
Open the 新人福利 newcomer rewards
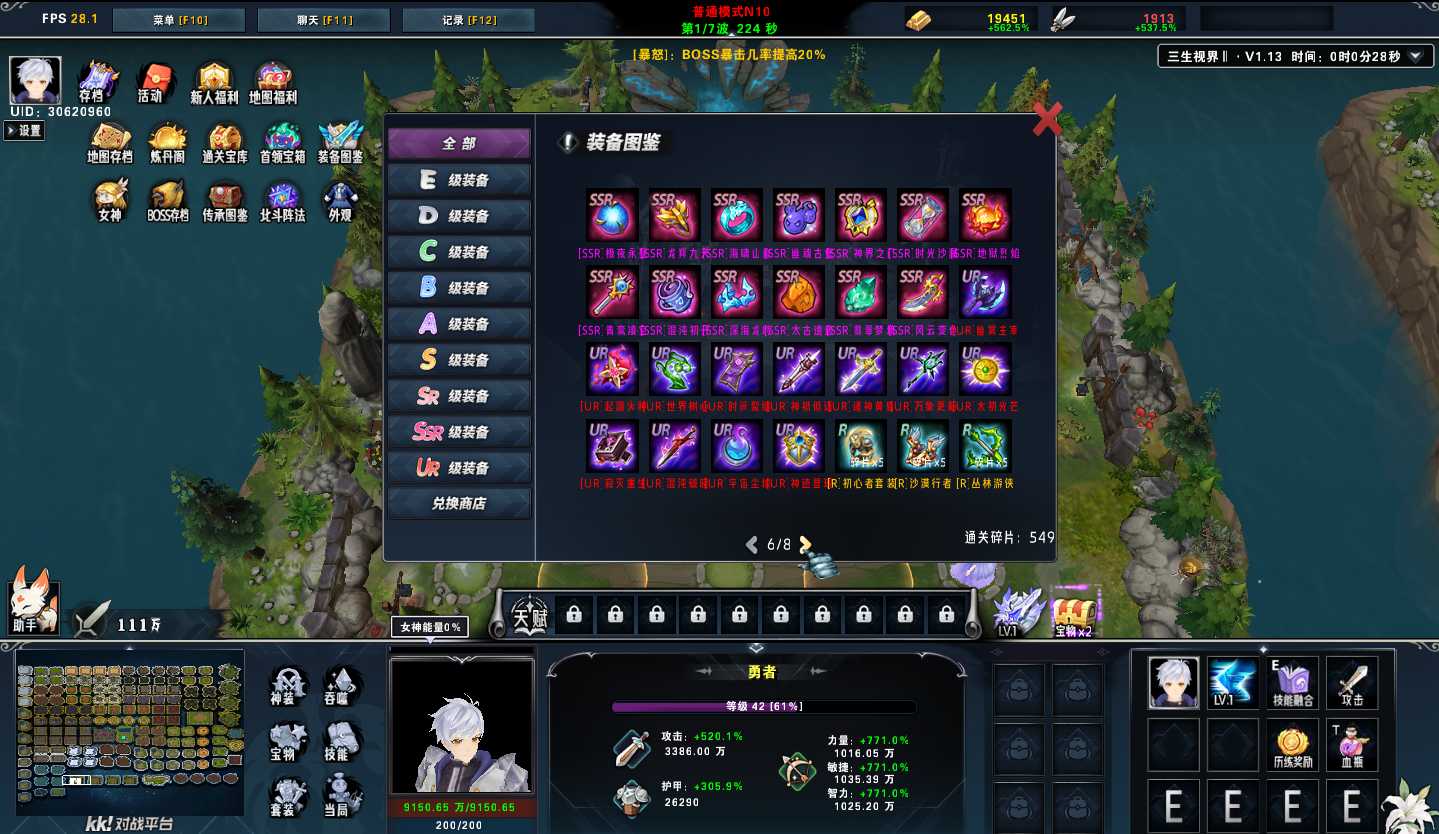coord(214,82)
